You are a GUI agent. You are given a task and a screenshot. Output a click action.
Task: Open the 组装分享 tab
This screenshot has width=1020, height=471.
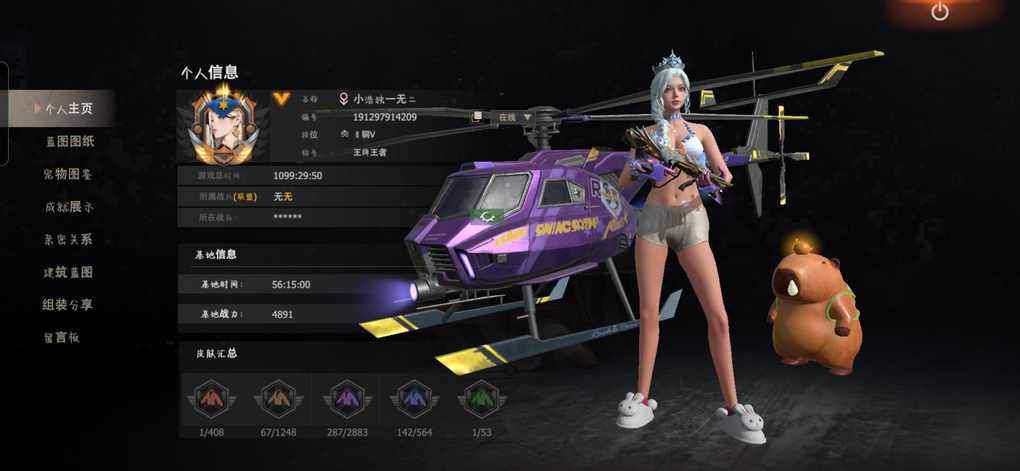pos(68,305)
